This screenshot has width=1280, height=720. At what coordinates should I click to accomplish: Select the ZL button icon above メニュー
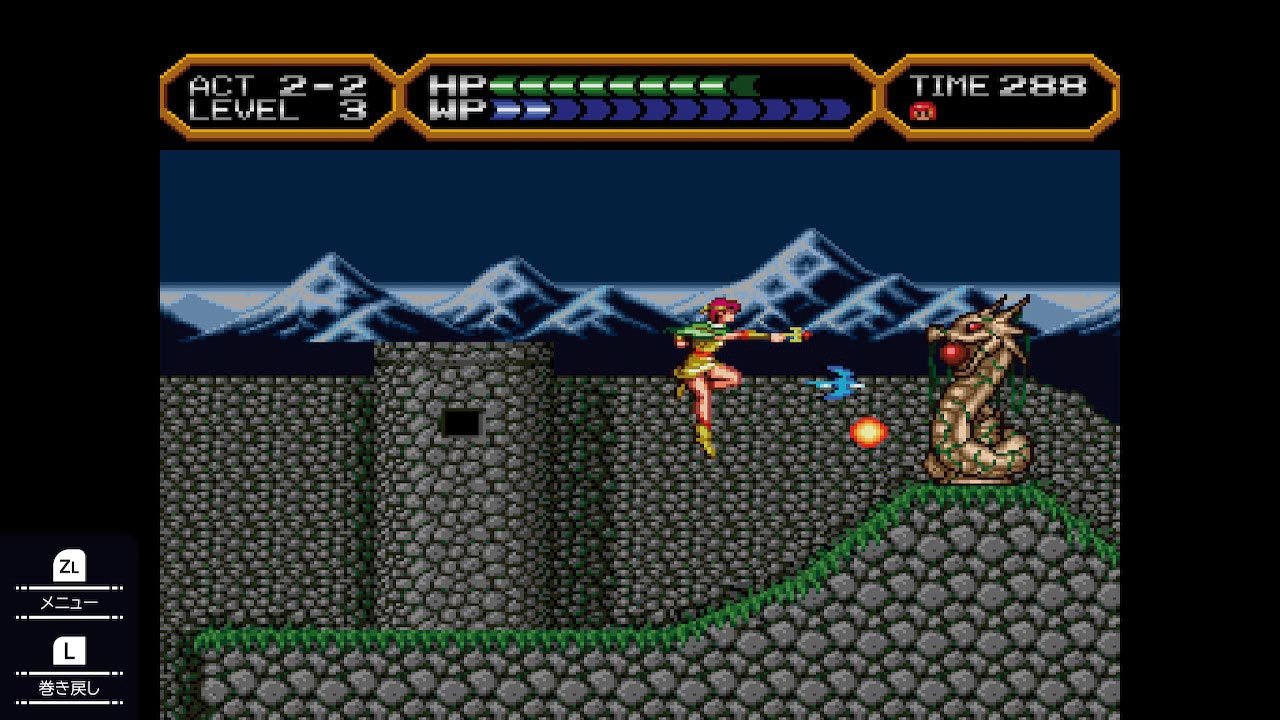click(68, 566)
